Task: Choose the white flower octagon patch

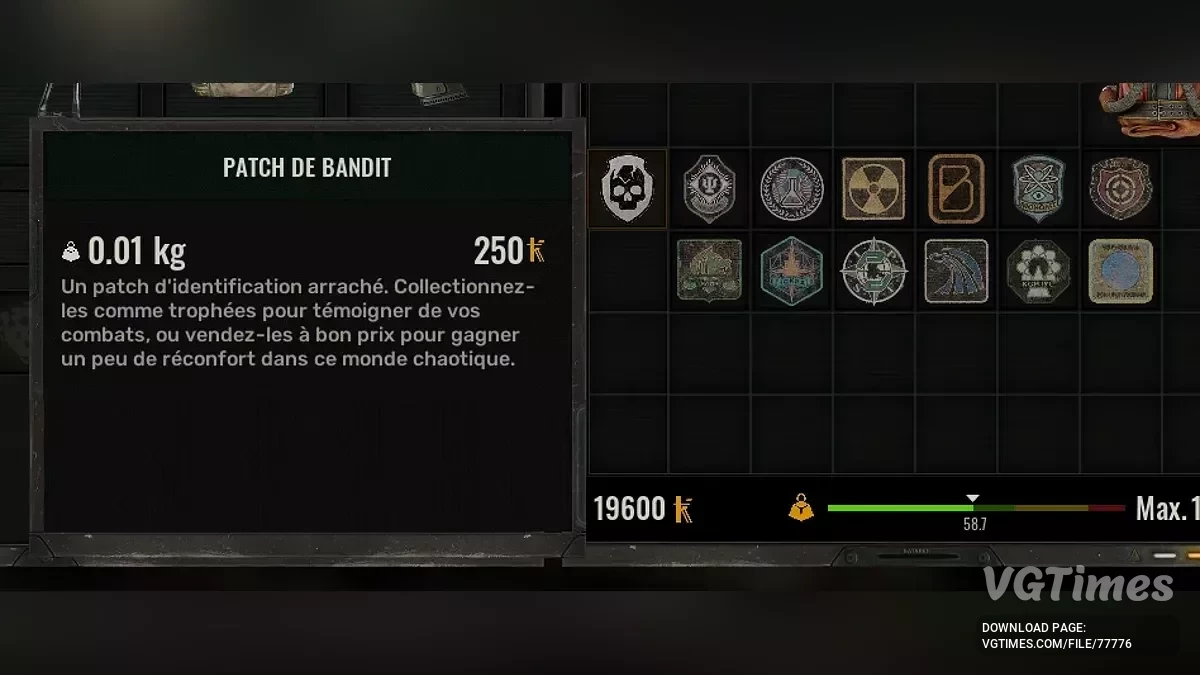Action: [1039, 271]
